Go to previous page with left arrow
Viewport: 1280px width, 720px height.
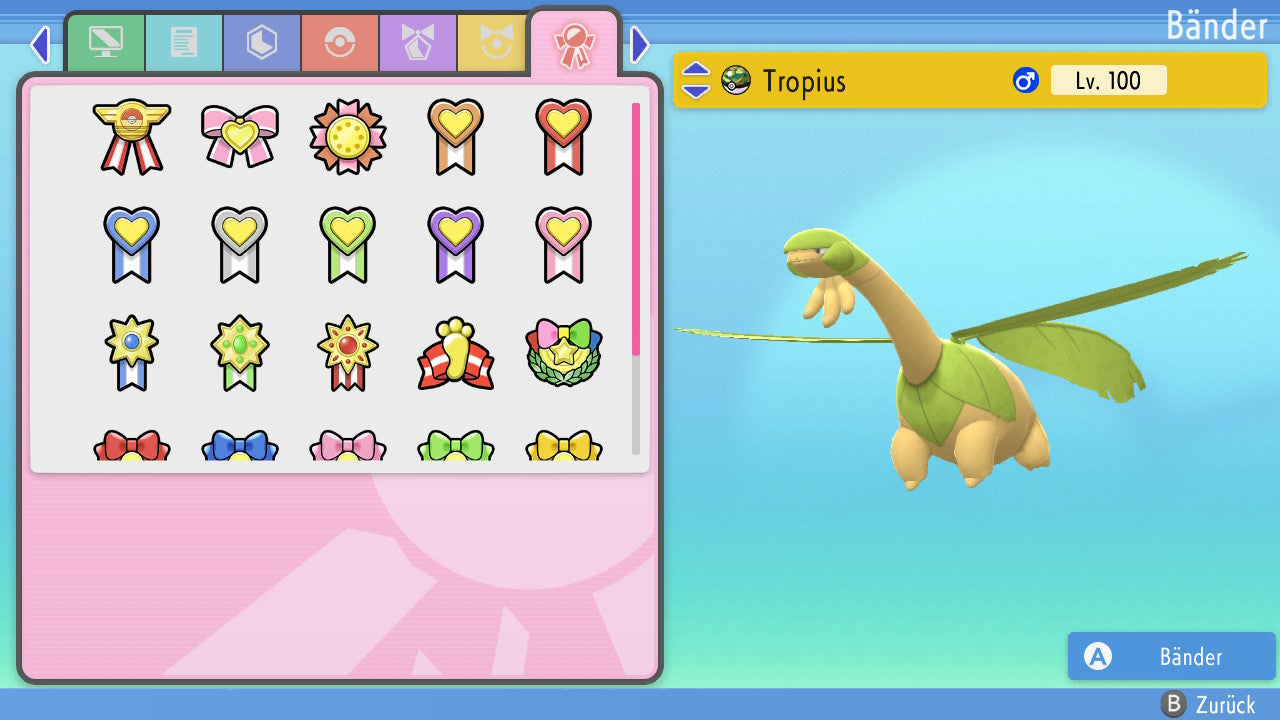[x=39, y=44]
